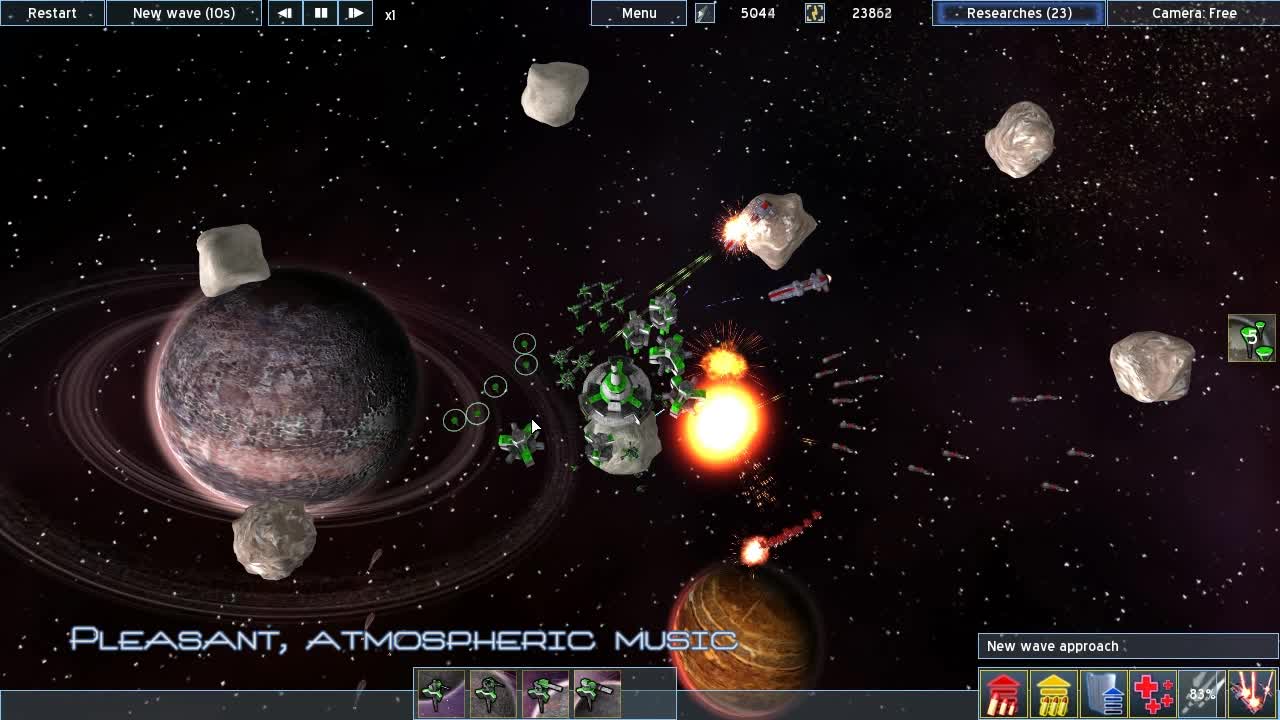The image size is (1280, 720).
Task: Open the Menu
Action: pos(638,13)
